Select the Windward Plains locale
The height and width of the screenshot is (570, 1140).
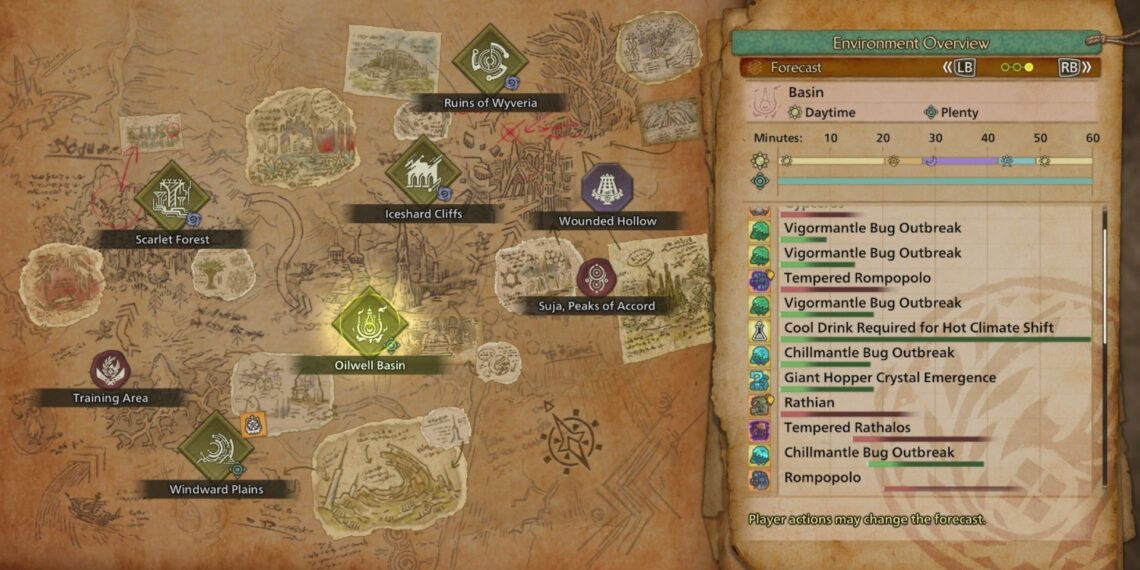click(x=215, y=445)
